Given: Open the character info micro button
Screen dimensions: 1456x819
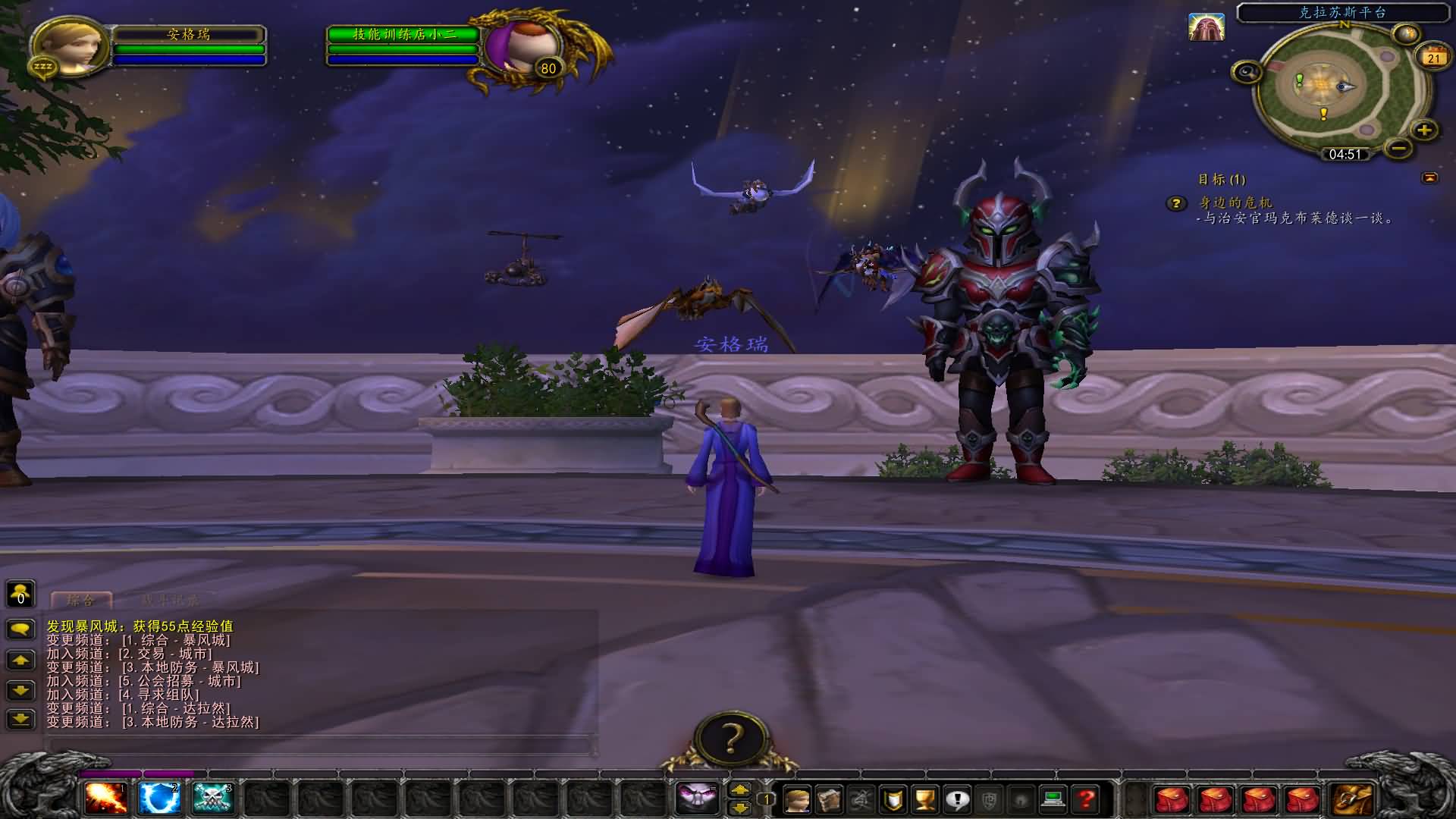Looking at the screenshot, I should pos(797,799).
